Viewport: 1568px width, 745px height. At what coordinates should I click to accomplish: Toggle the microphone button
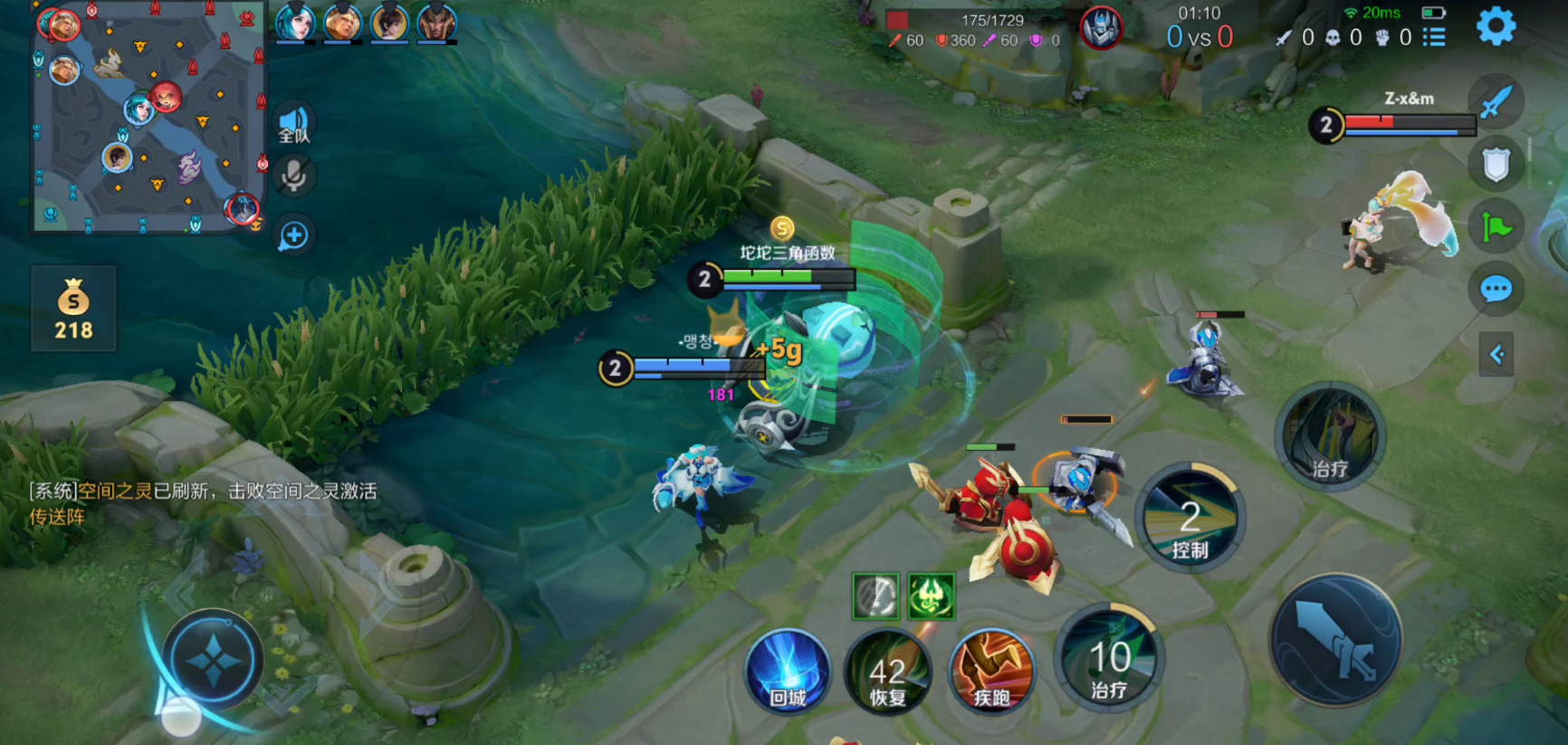coord(294,176)
